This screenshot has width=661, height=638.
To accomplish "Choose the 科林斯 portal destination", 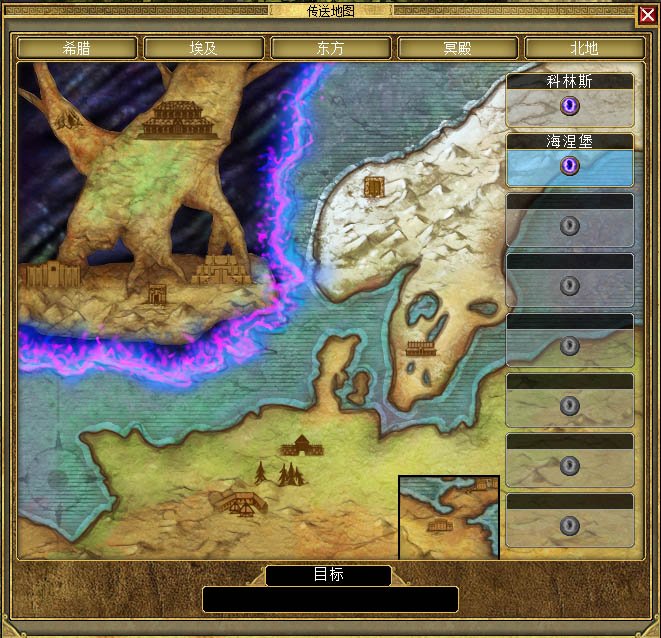I will tap(570, 105).
